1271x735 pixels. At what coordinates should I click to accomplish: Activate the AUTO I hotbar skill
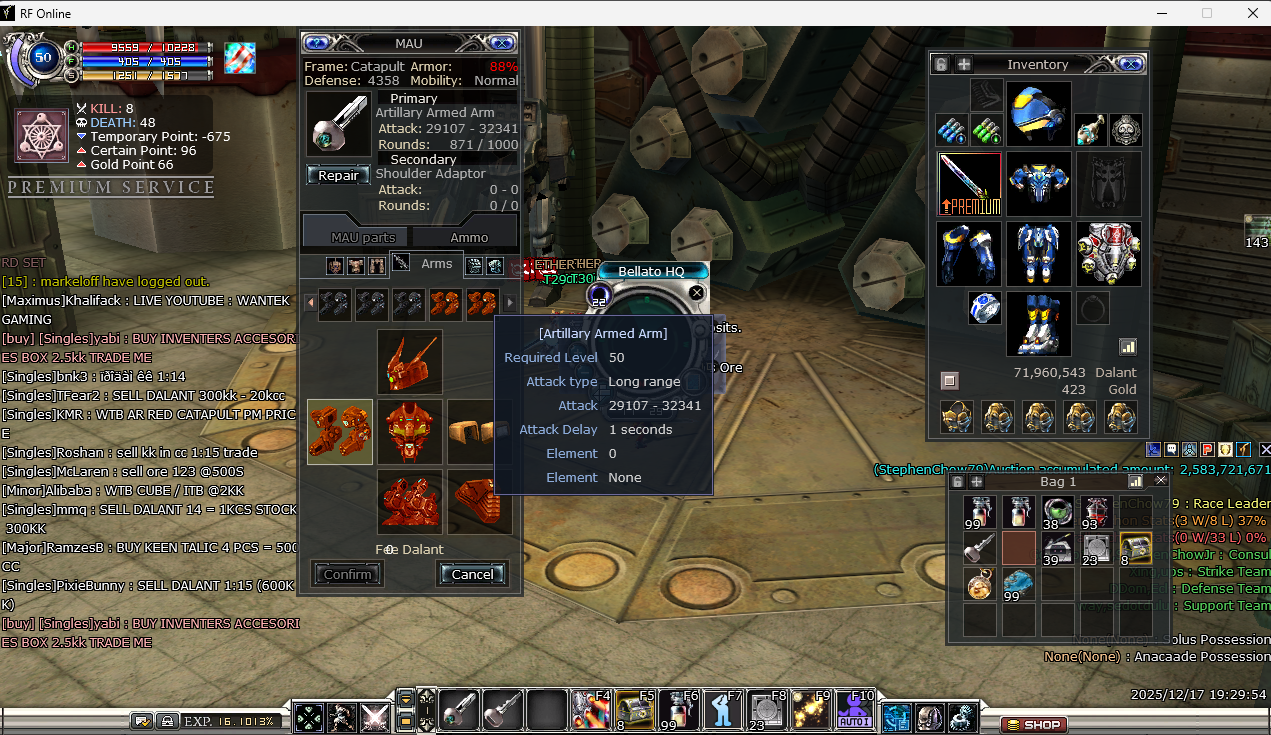pyautogui.click(x=854, y=711)
